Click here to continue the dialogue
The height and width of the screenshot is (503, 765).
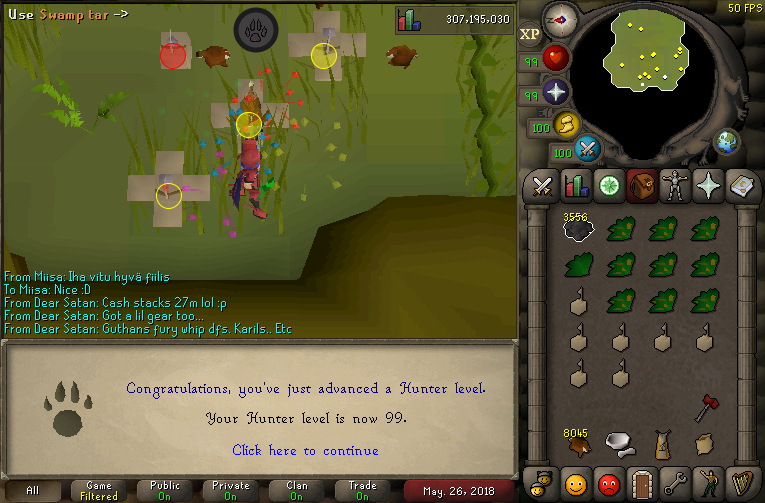tap(305, 451)
